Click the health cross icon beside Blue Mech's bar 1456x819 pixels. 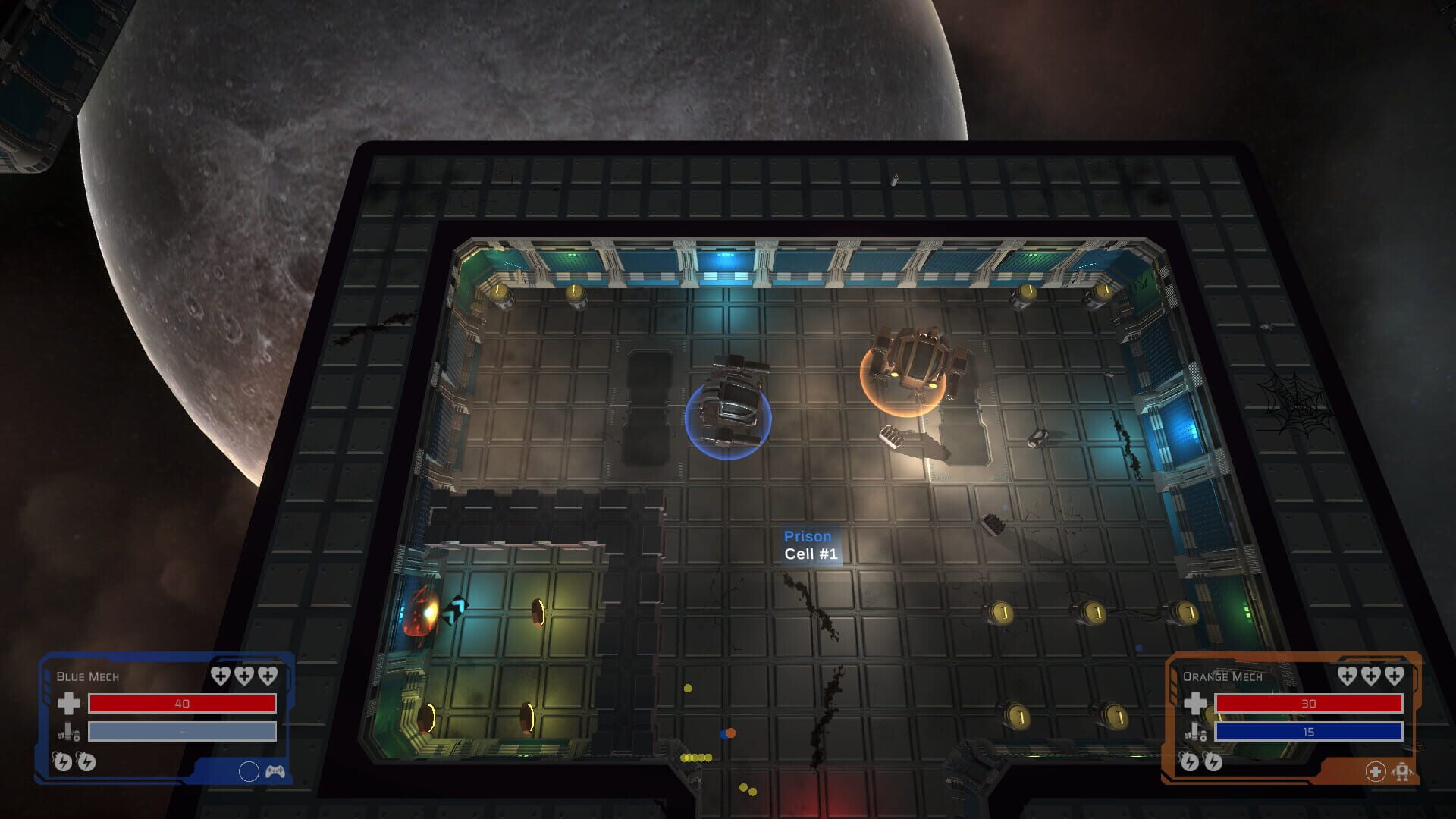pyautogui.click(x=68, y=704)
